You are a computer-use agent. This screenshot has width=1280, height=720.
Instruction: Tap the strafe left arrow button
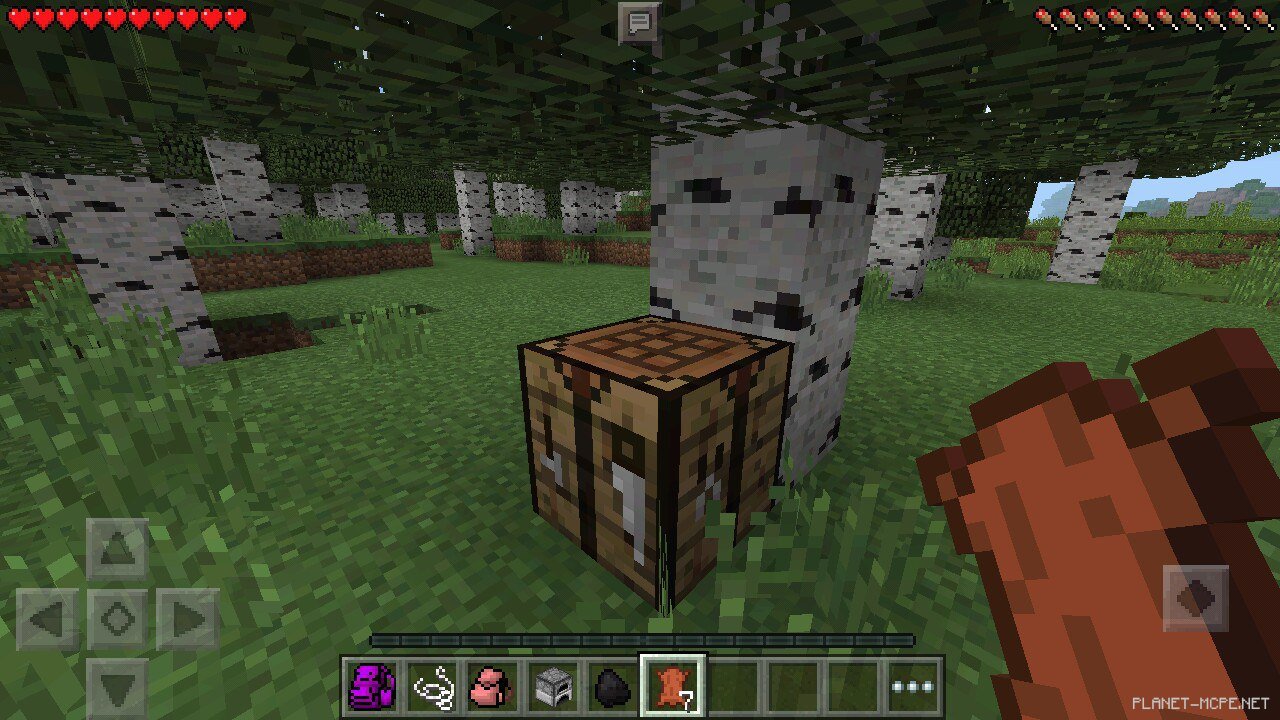[48, 620]
